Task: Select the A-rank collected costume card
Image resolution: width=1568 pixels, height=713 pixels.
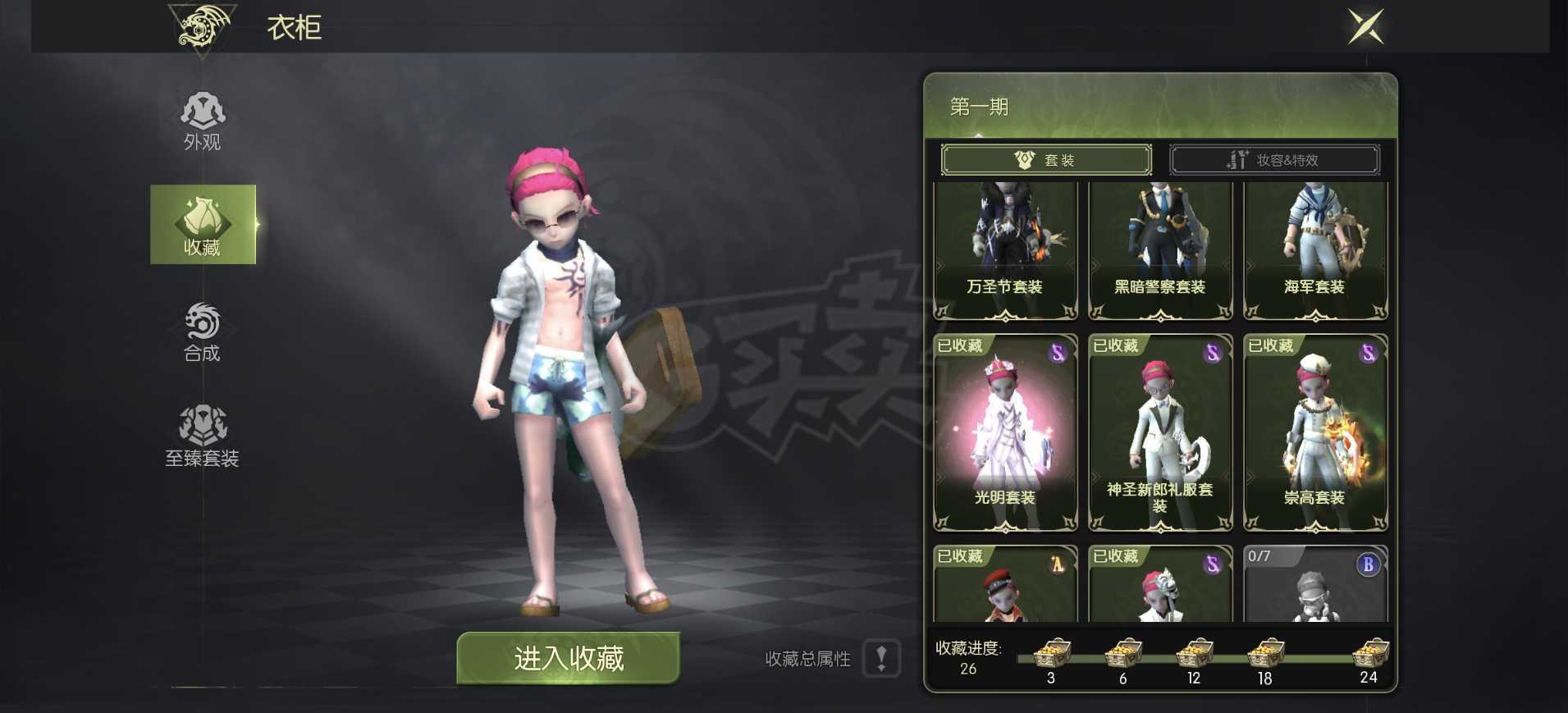Action: click(1005, 584)
